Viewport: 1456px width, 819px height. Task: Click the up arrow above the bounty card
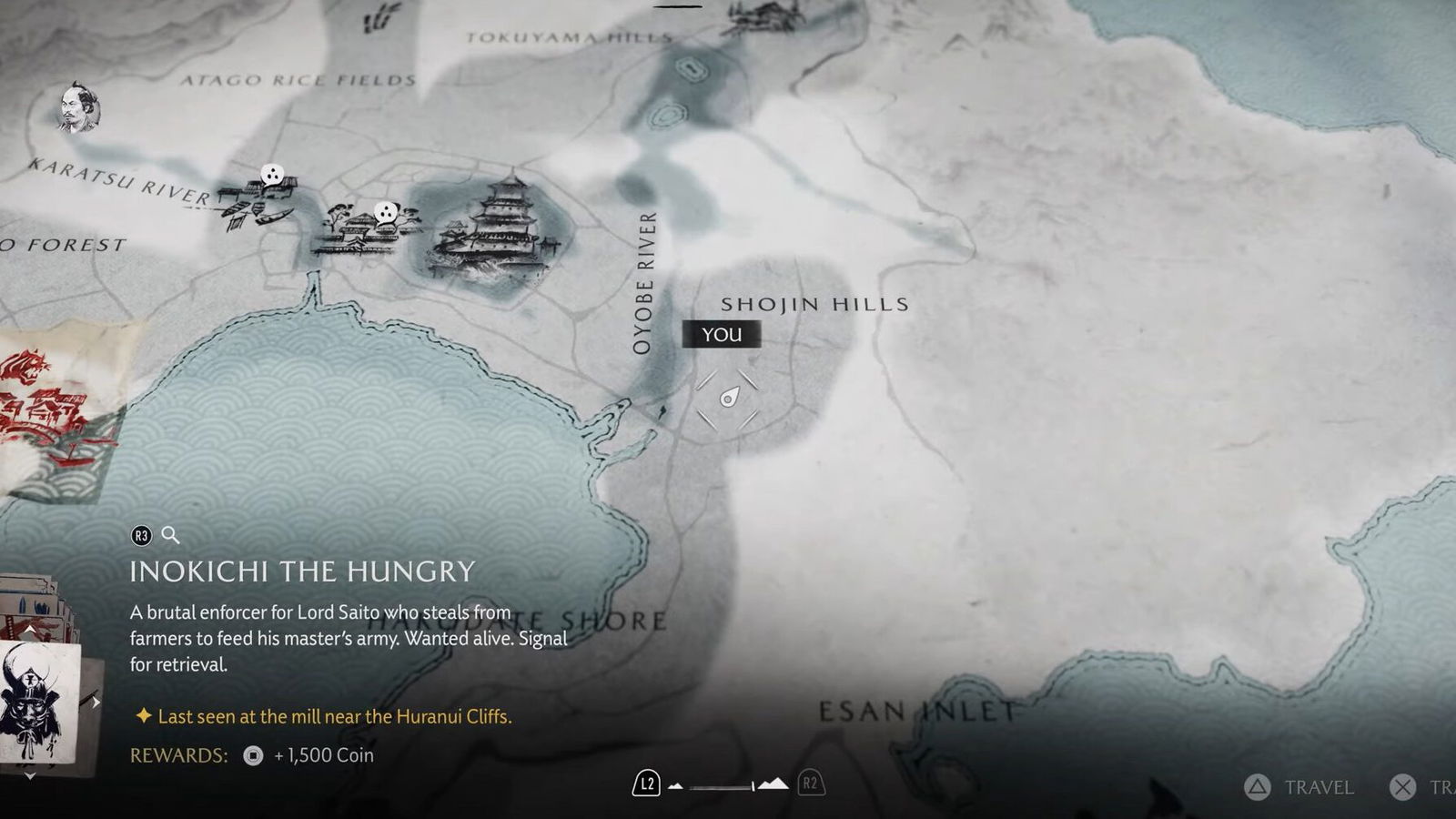coord(30,630)
